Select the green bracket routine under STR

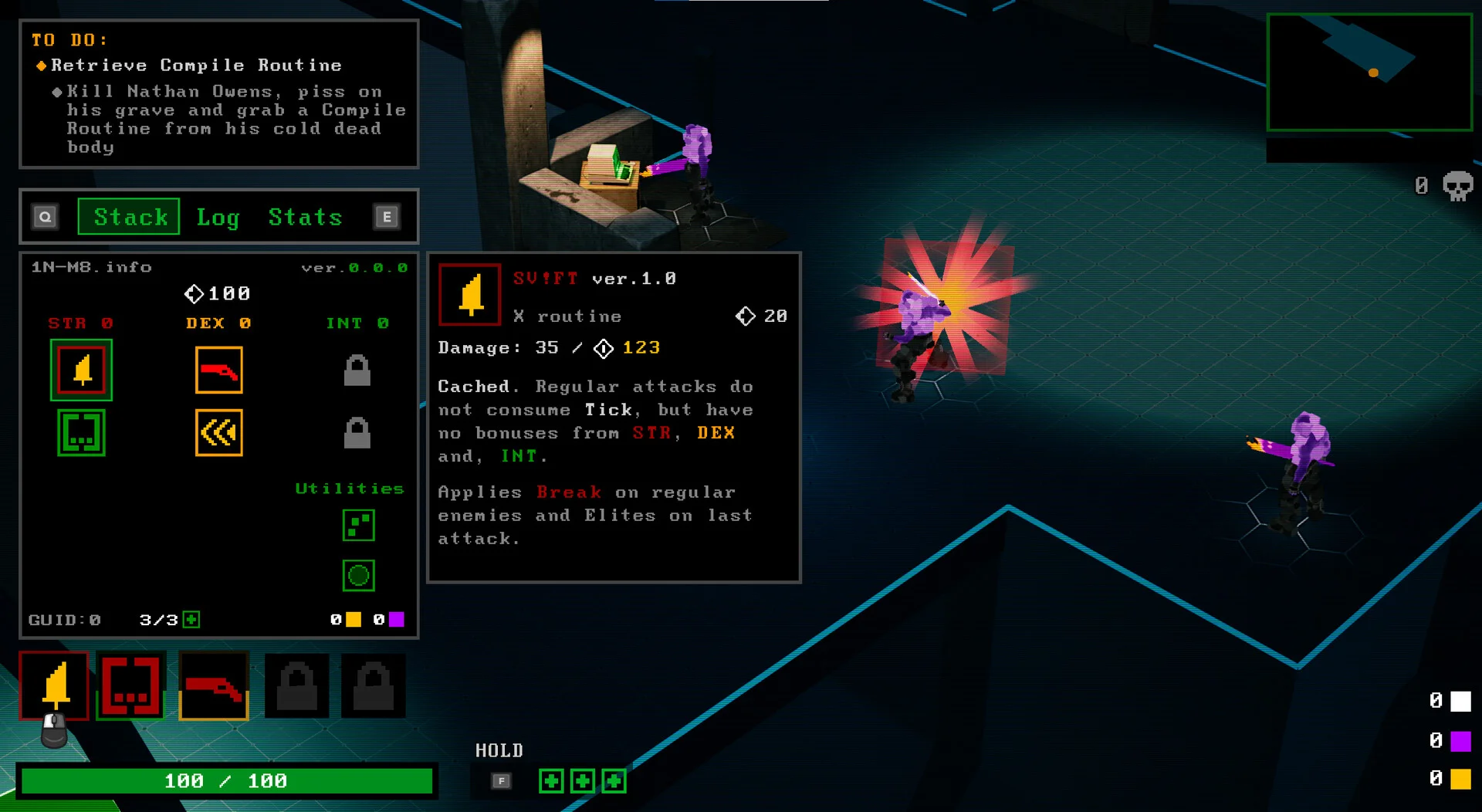81,432
